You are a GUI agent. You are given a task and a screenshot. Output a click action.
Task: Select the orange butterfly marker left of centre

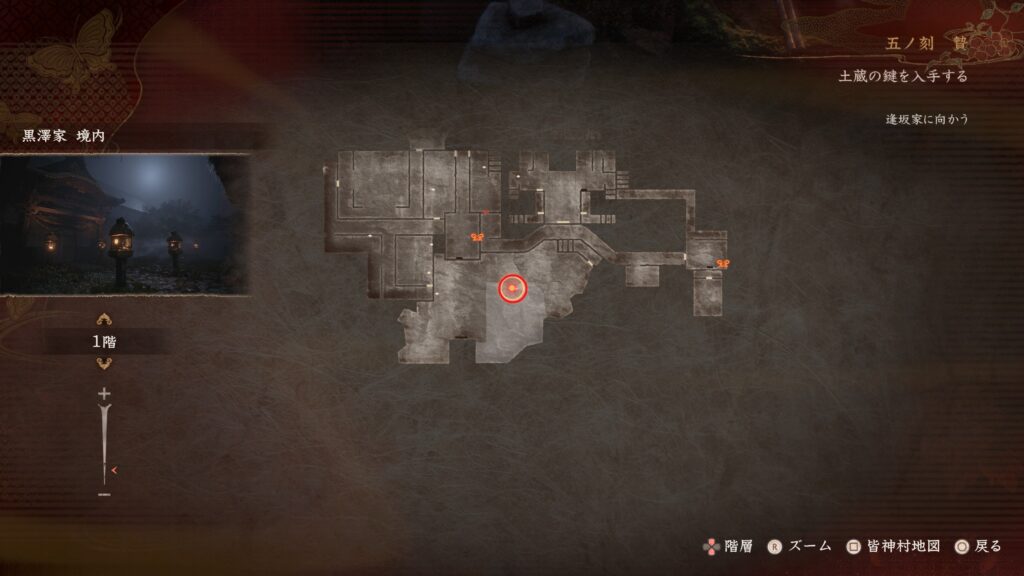coord(477,237)
